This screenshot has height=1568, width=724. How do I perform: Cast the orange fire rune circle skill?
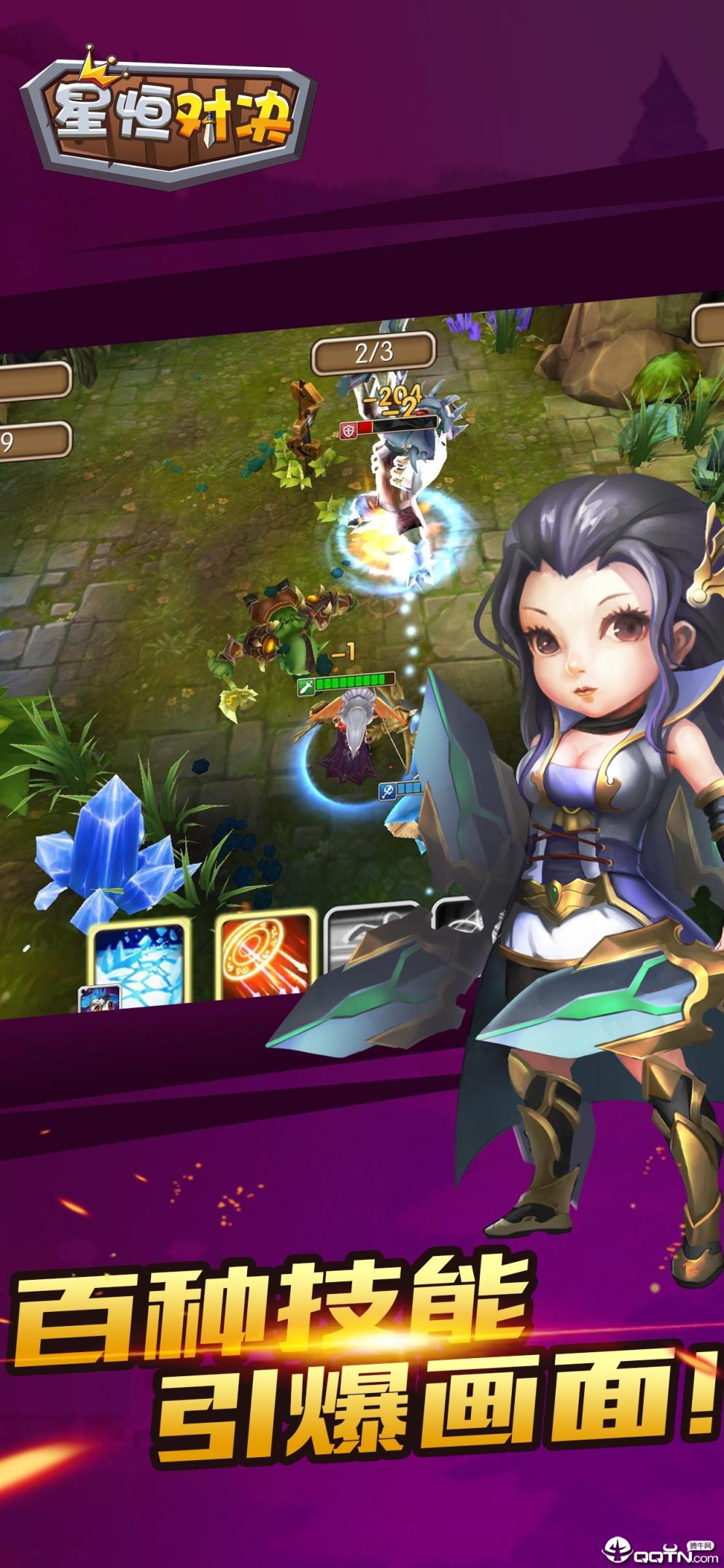[265, 955]
